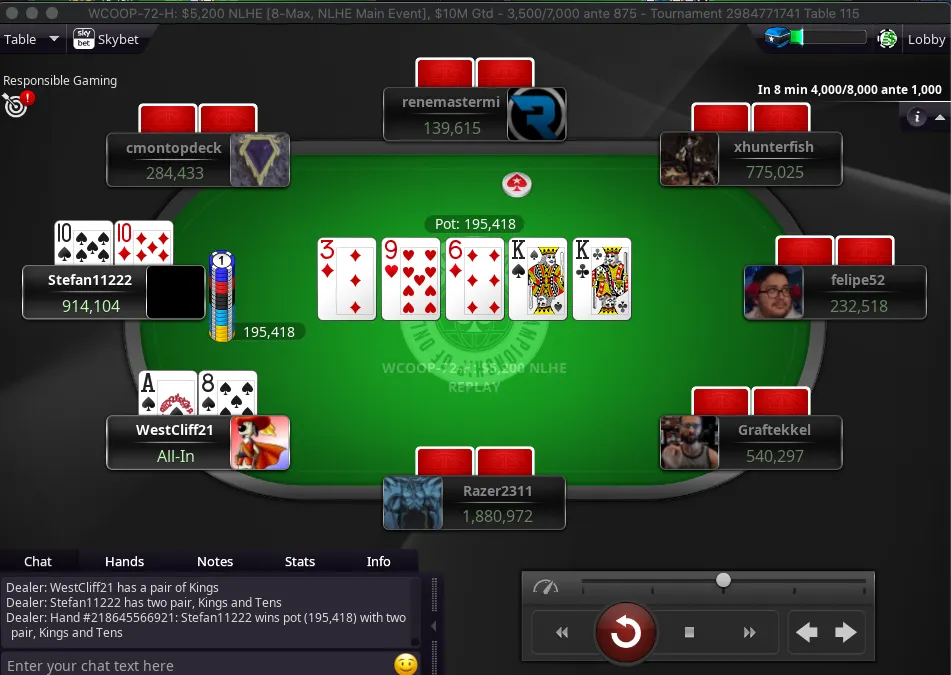Viewport: 951px width, 675px height.
Task: Switch to the Hands tab
Action: tap(124, 561)
